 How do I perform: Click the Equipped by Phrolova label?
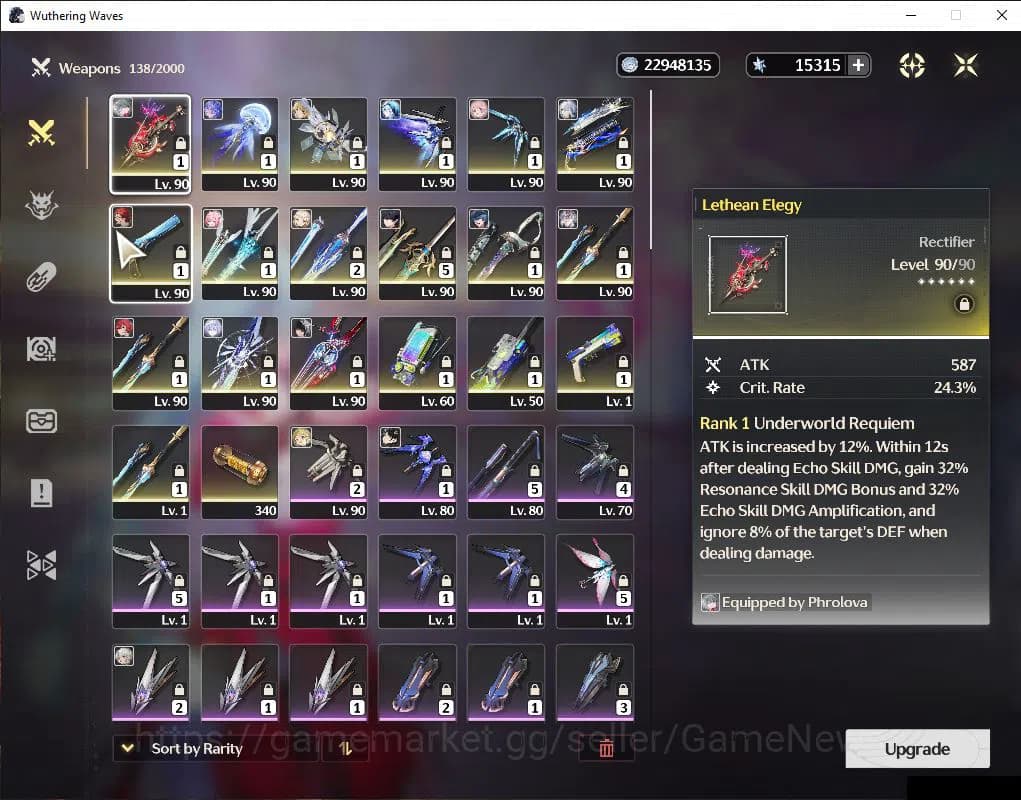[785, 602]
